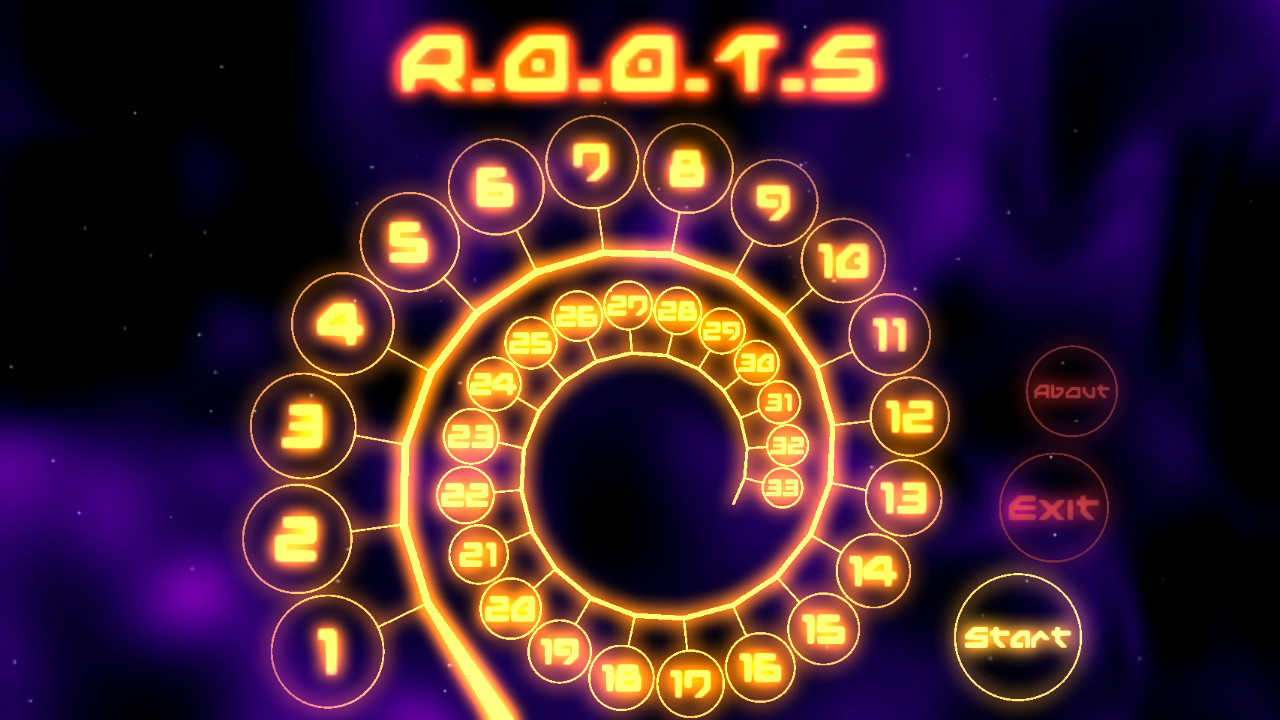Select level 23 on the inner ring
This screenshot has width=1280, height=720.
click(470, 435)
